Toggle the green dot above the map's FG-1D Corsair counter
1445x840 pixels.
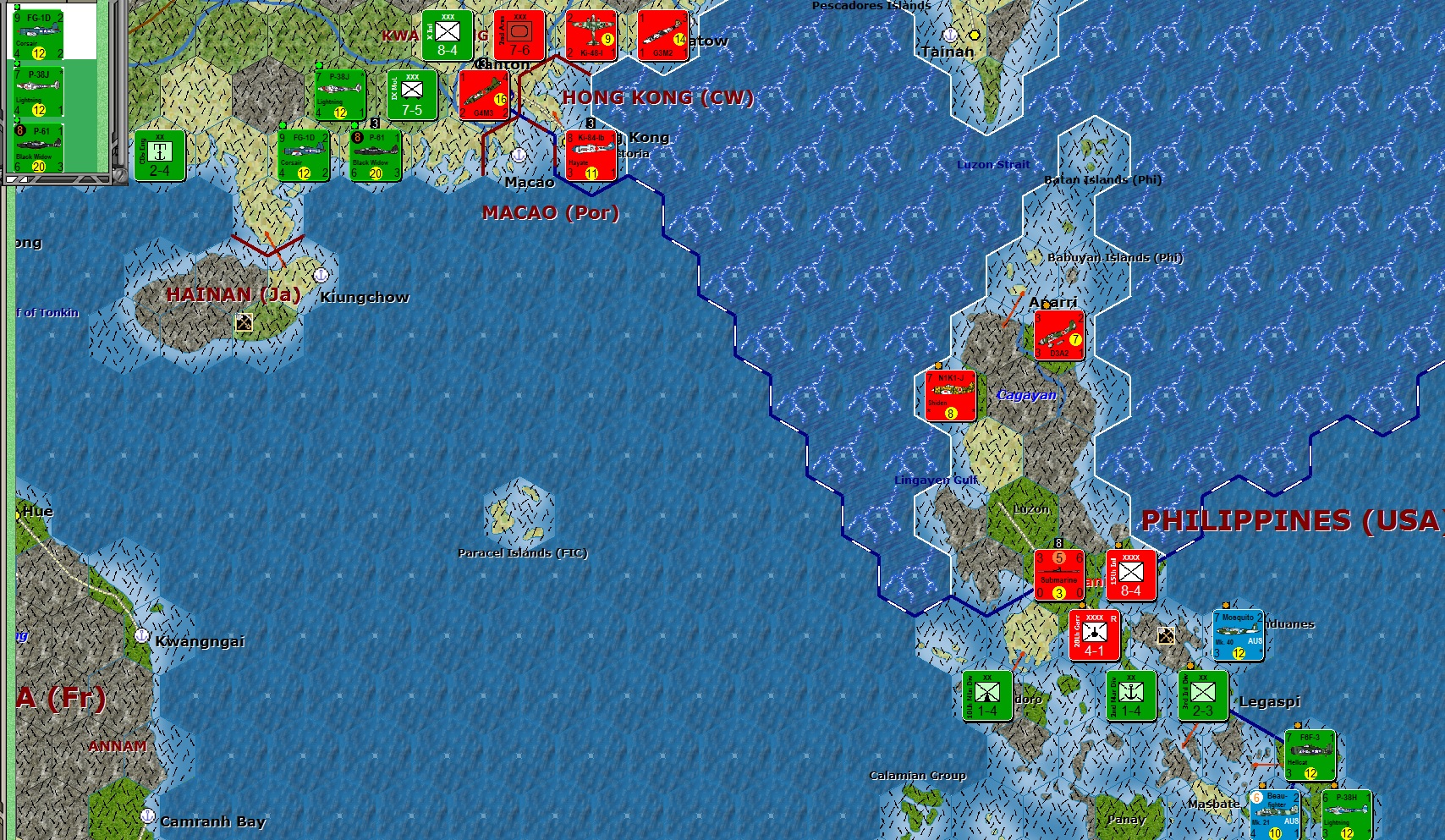coord(283,126)
